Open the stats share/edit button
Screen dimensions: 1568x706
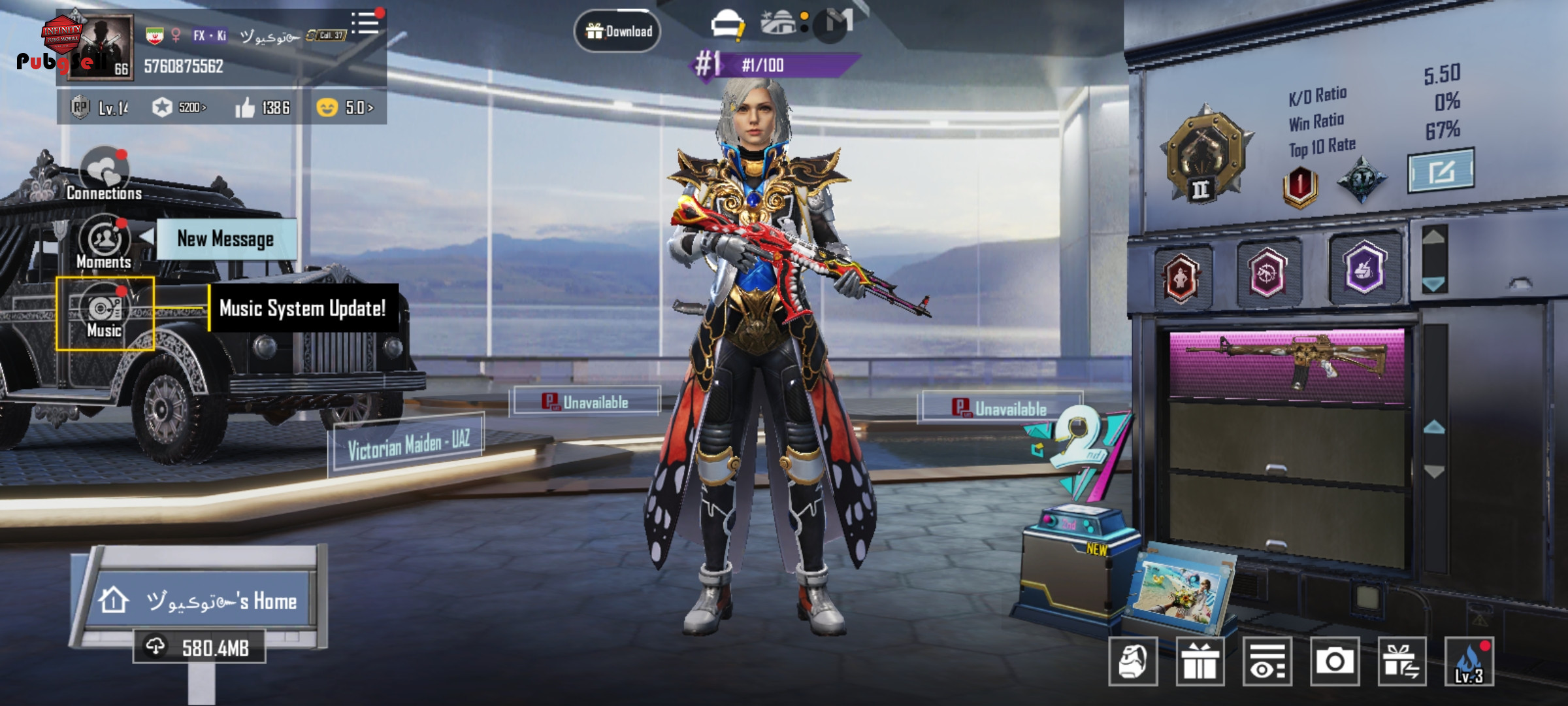coord(1440,171)
